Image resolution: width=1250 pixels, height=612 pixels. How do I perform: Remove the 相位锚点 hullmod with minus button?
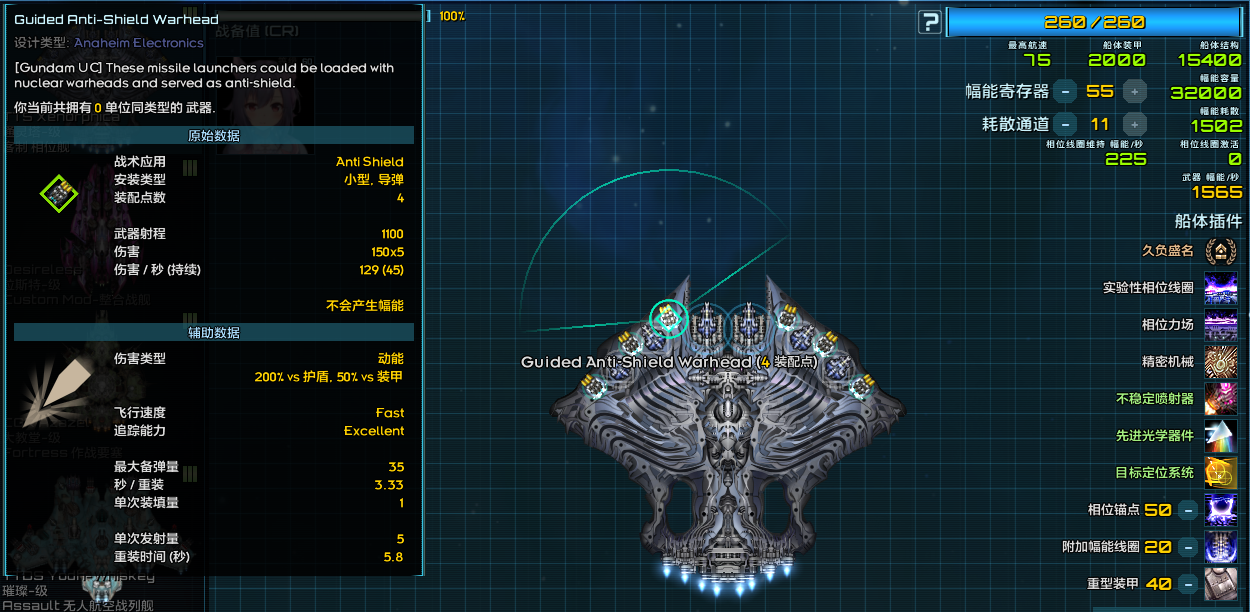pos(1187,510)
